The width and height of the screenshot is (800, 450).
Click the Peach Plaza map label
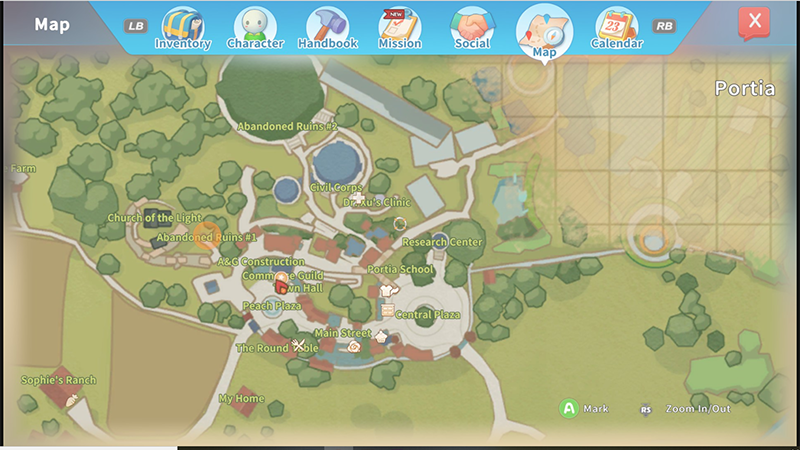point(271,306)
